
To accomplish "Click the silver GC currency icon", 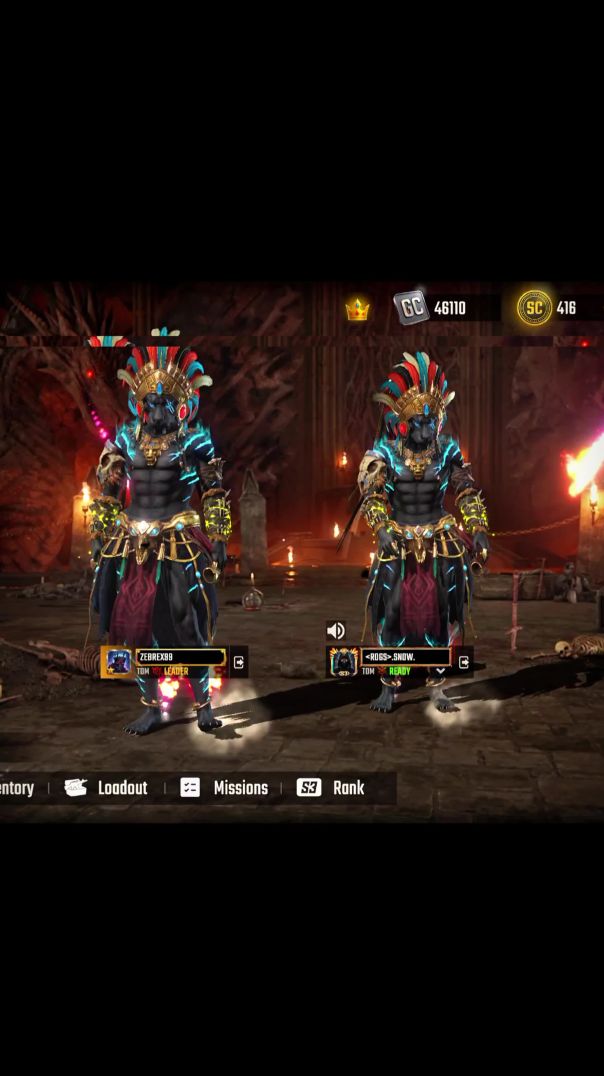I will pos(411,308).
